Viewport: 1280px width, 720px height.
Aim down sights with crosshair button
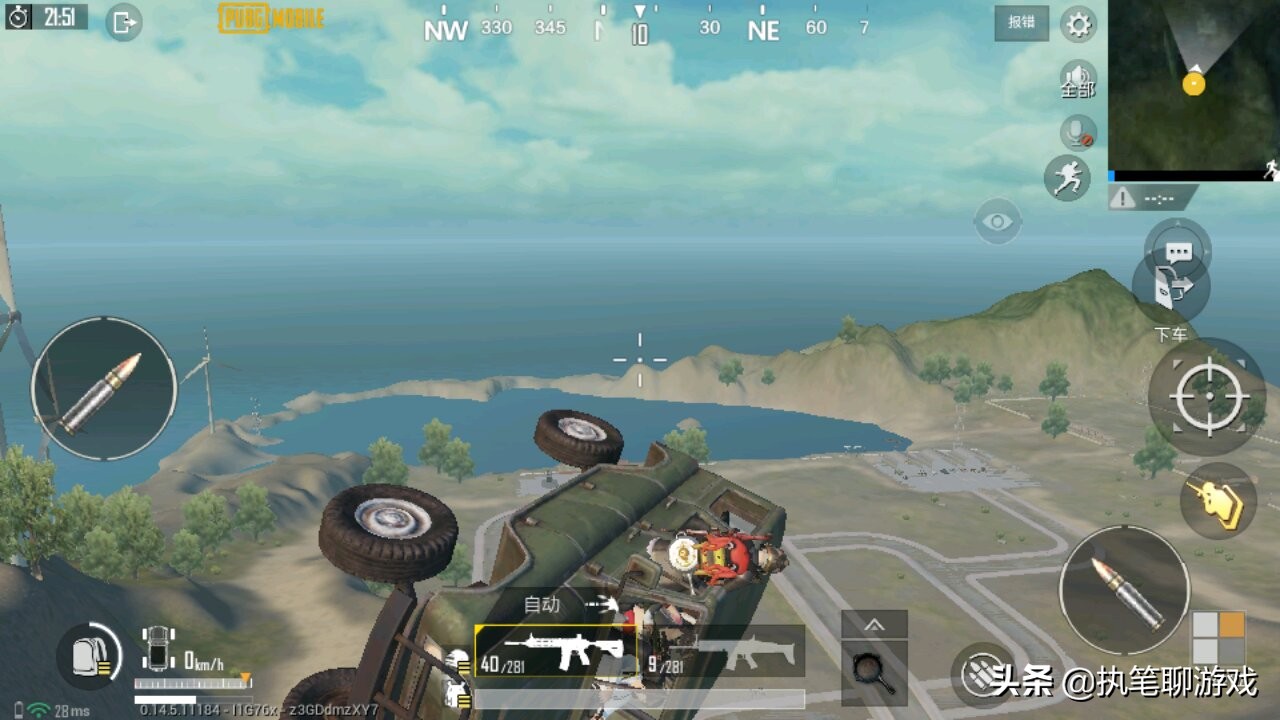pos(1207,397)
